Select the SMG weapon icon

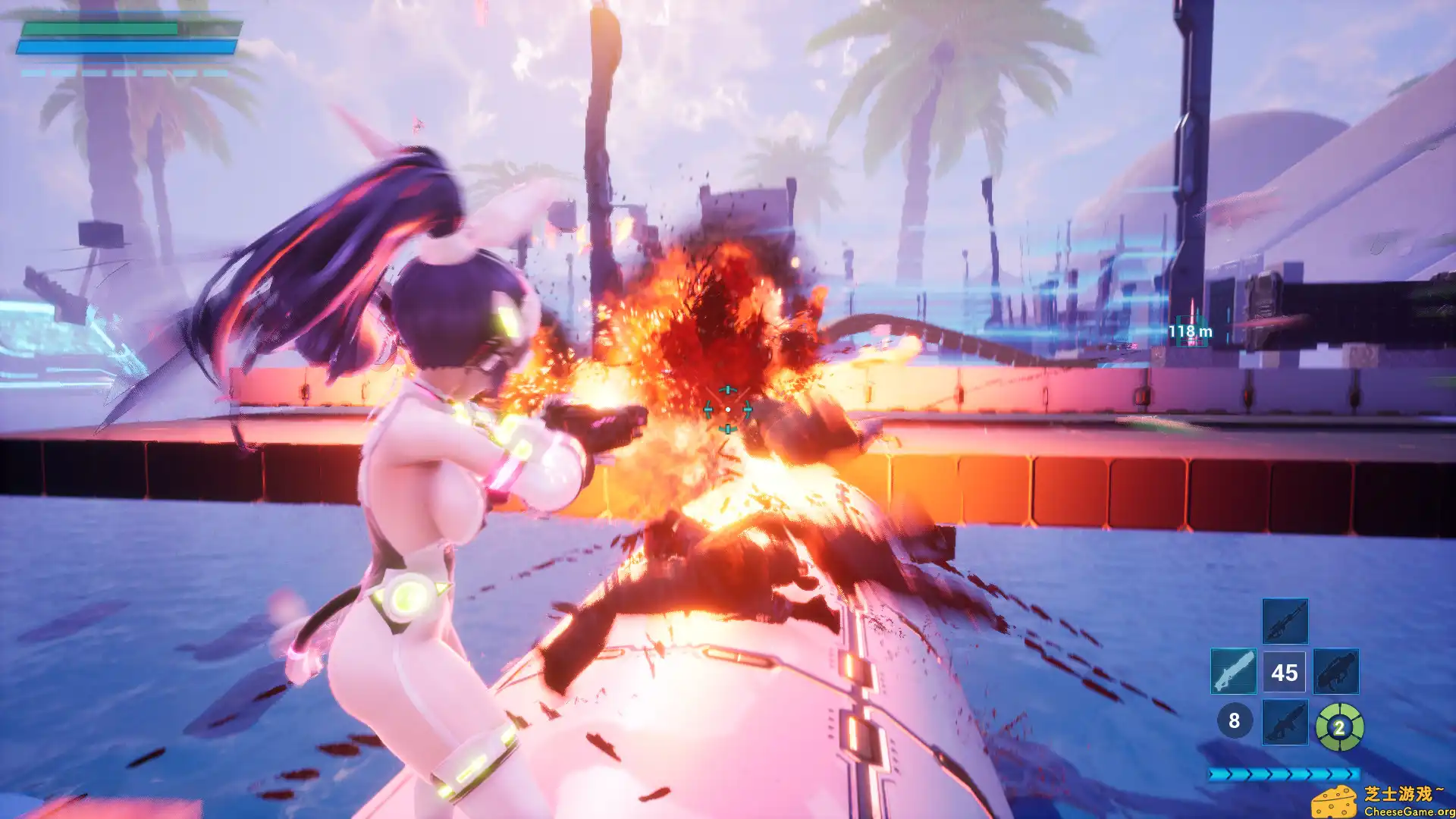coord(1337,673)
